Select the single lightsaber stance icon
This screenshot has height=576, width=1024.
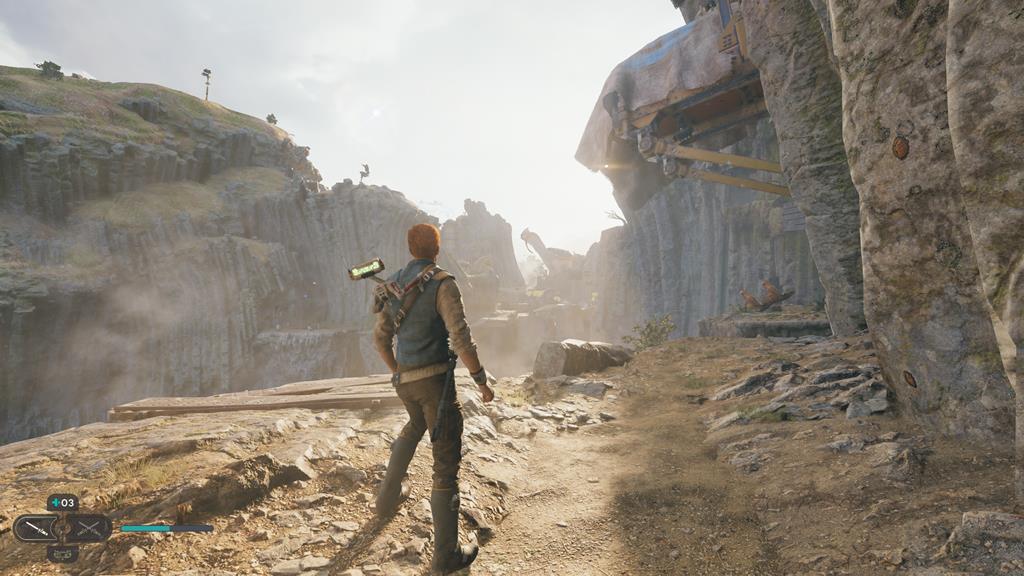34,528
